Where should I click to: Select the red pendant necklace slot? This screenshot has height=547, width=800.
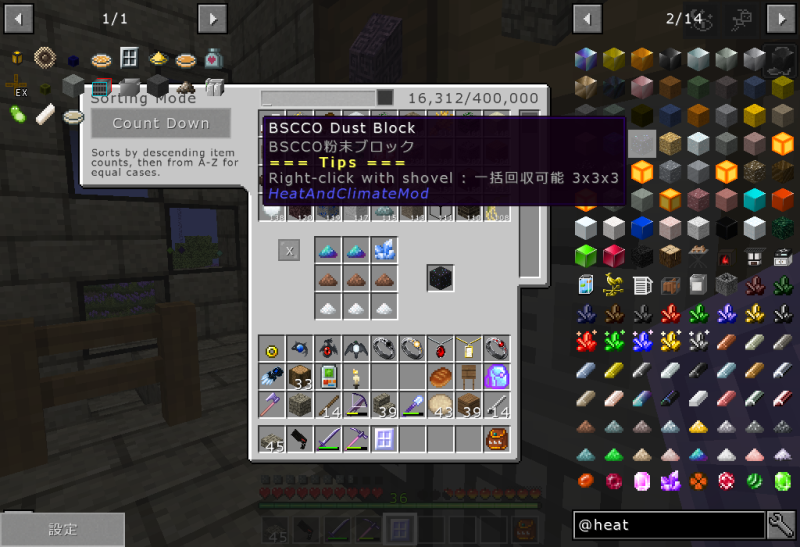coord(440,349)
